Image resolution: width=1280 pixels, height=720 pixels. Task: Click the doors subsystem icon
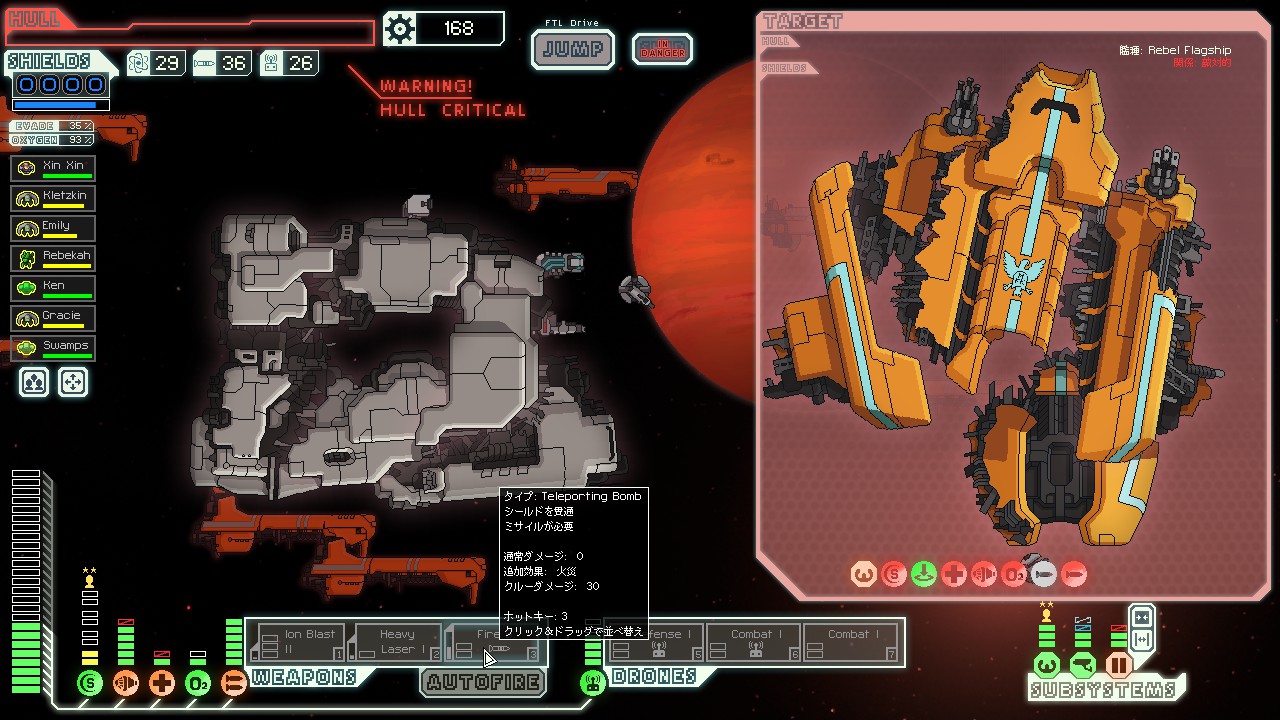[x=1119, y=665]
